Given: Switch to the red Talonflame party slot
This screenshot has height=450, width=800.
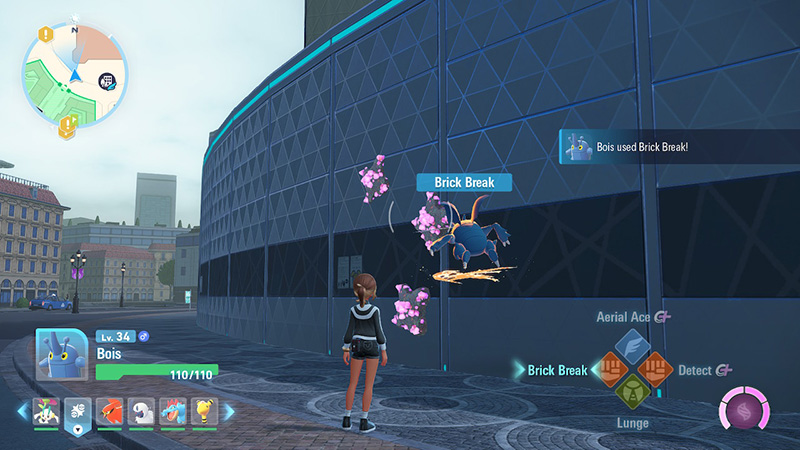Looking at the screenshot, I should (x=110, y=411).
